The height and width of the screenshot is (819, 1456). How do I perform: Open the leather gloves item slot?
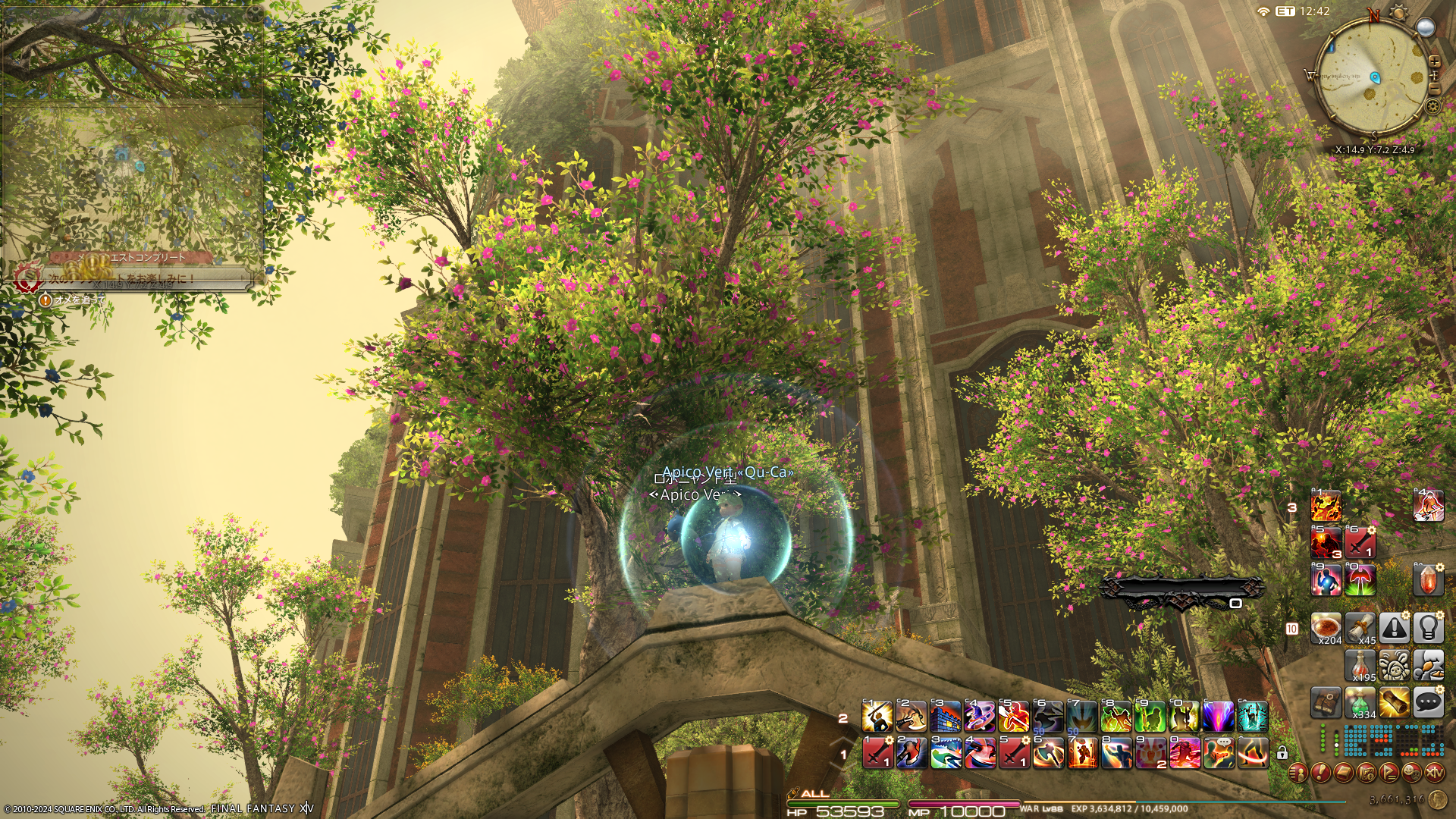[1326, 703]
